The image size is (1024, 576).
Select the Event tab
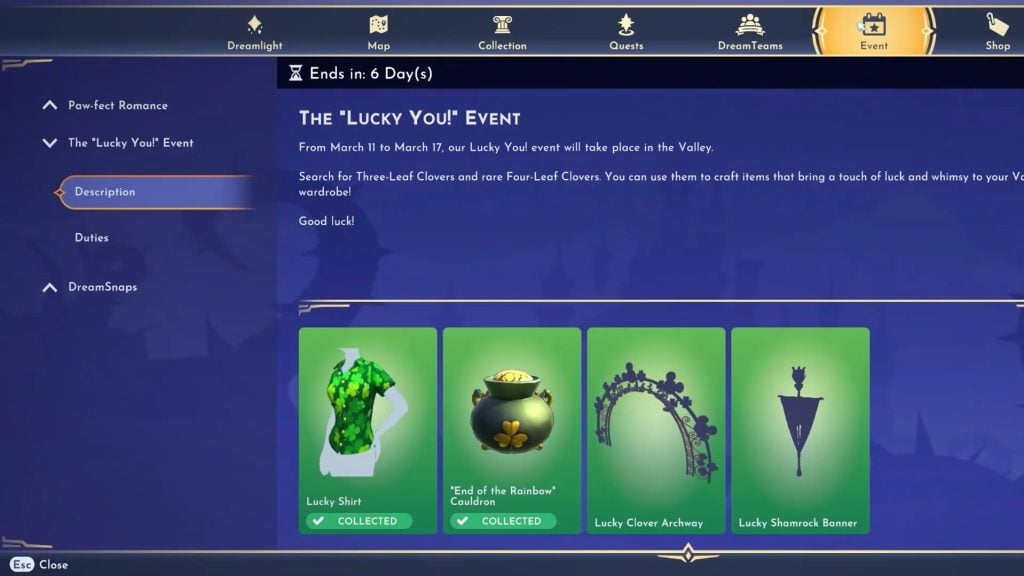pyautogui.click(x=873, y=31)
